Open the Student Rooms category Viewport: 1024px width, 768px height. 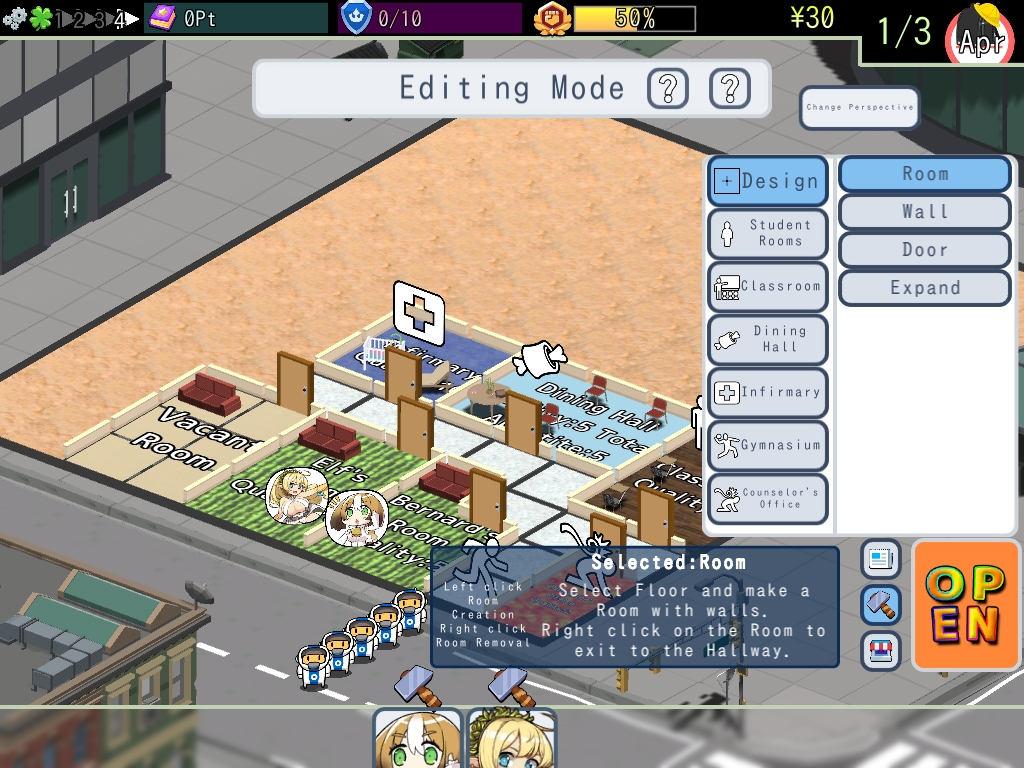click(x=768, y=233)
